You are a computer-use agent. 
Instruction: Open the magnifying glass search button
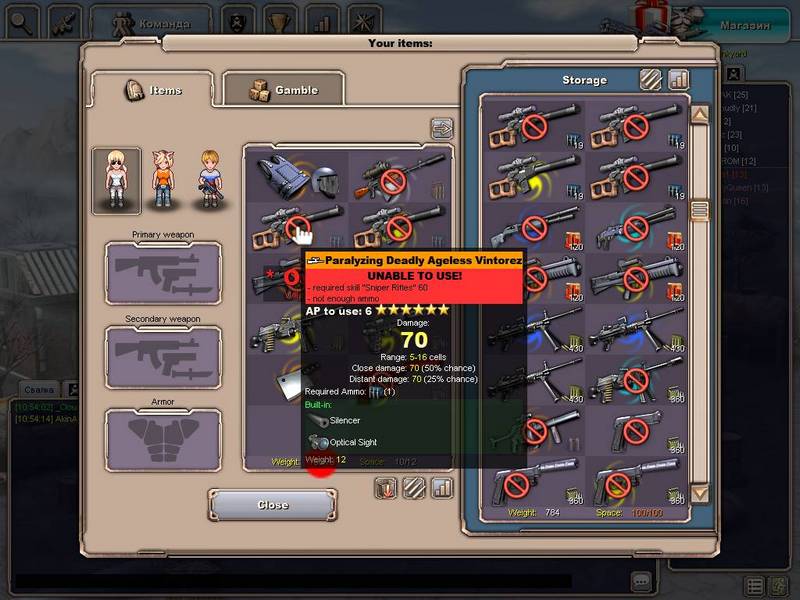pos(23,21)
